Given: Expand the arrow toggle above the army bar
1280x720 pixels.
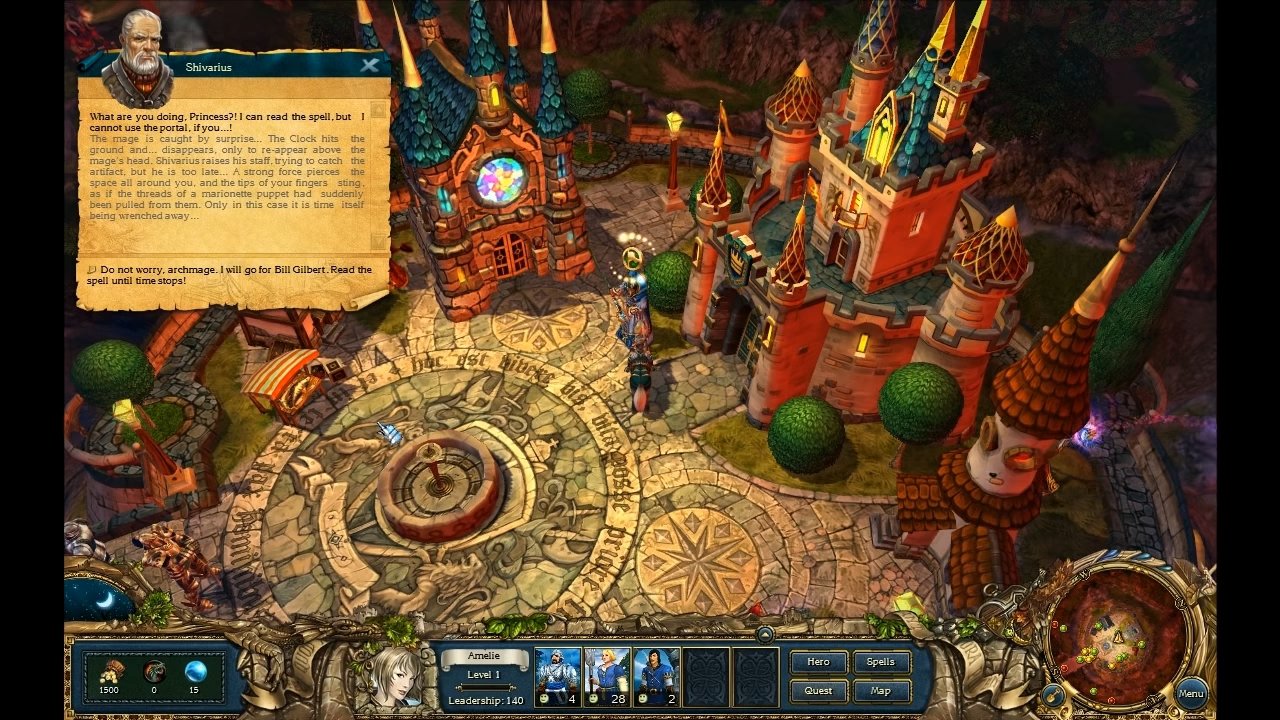Looking at the screenshot, I should [765, 634].
